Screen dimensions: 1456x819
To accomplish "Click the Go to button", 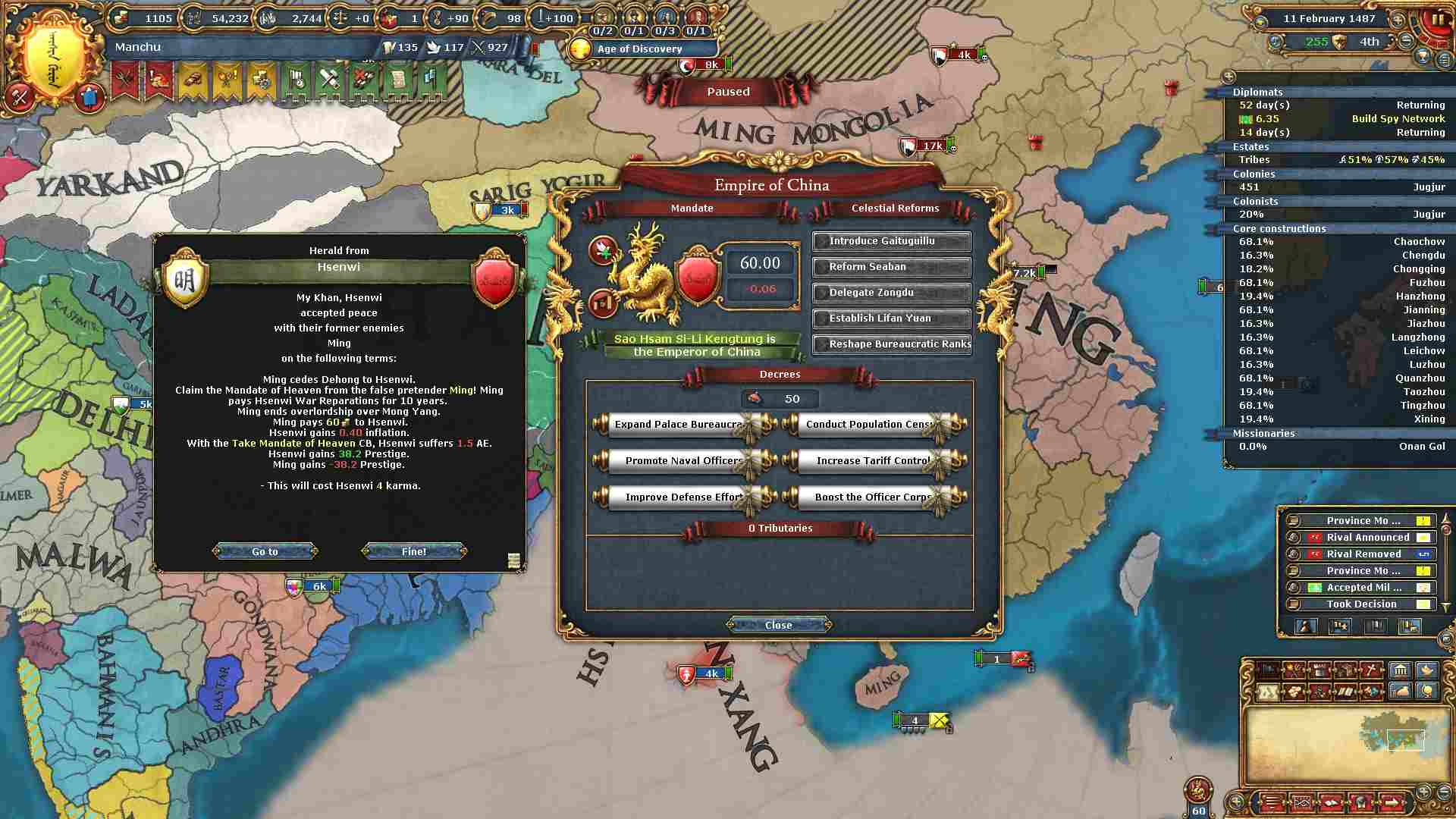I will click(x=265, y=551).
